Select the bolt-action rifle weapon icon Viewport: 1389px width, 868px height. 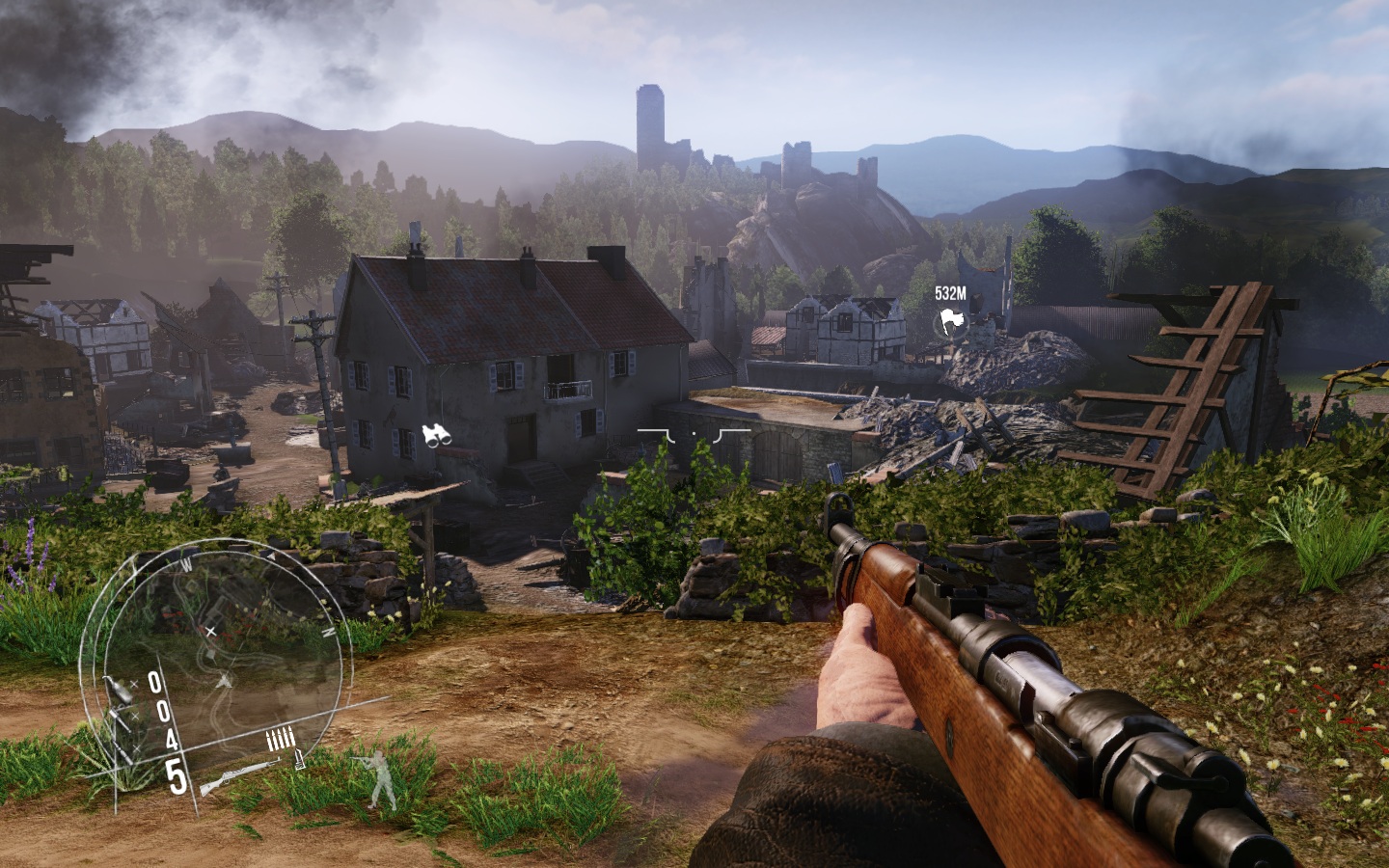pyautogui.click(x=238, y=776)
